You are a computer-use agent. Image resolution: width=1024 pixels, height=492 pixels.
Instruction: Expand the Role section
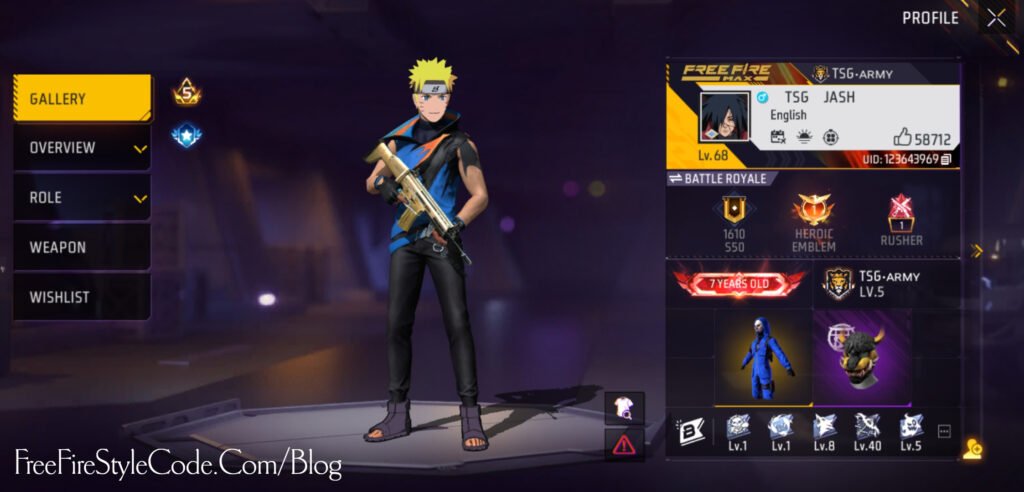click(82, 198)
